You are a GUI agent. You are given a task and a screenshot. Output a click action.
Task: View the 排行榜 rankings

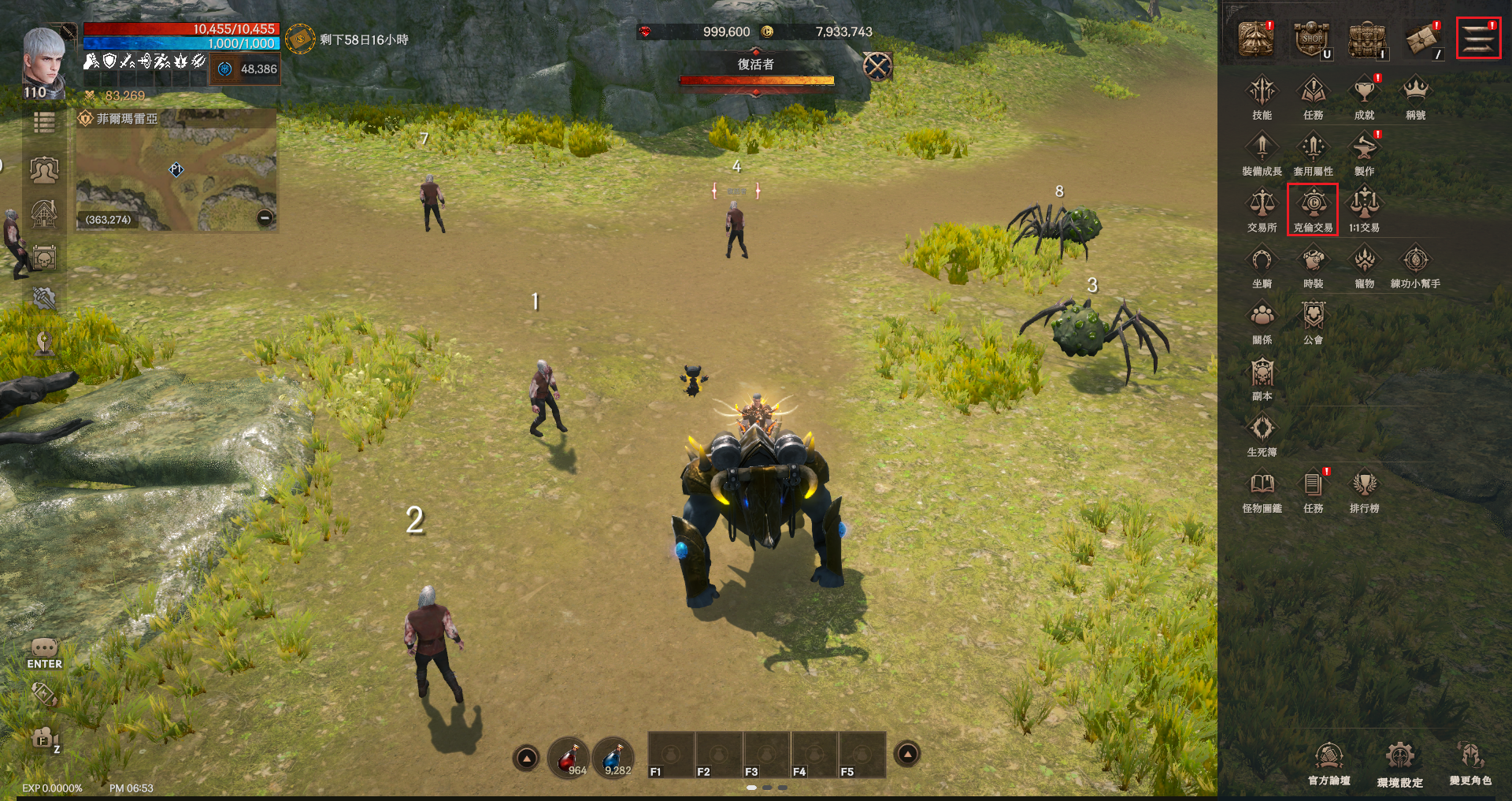(x=1364, y=490)
